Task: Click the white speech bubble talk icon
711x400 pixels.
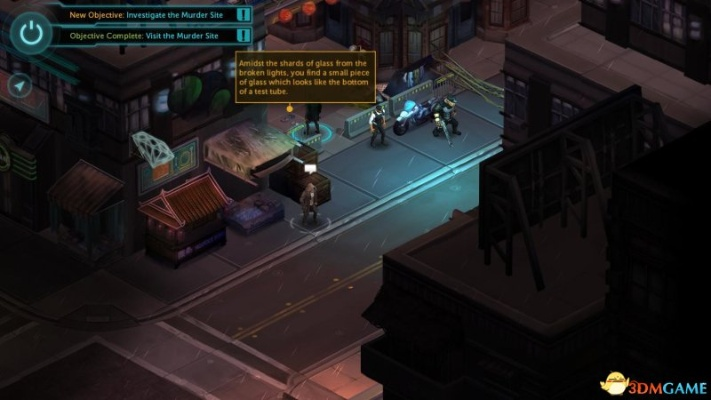Action: tap(310, 170)
